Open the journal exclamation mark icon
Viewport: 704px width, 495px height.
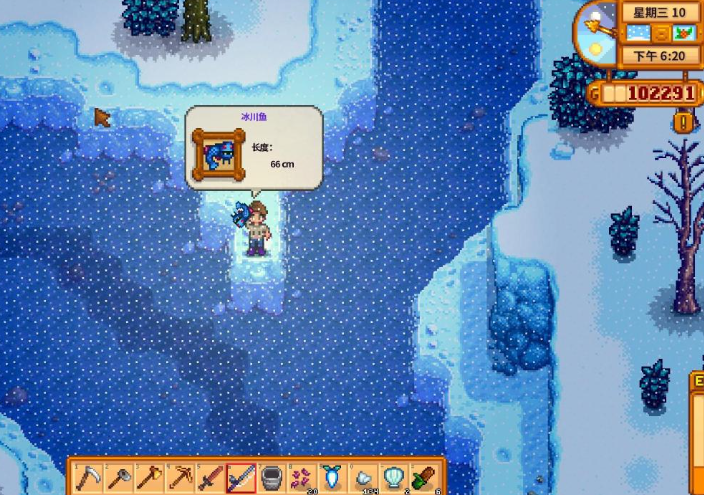[x=683, y=122]
